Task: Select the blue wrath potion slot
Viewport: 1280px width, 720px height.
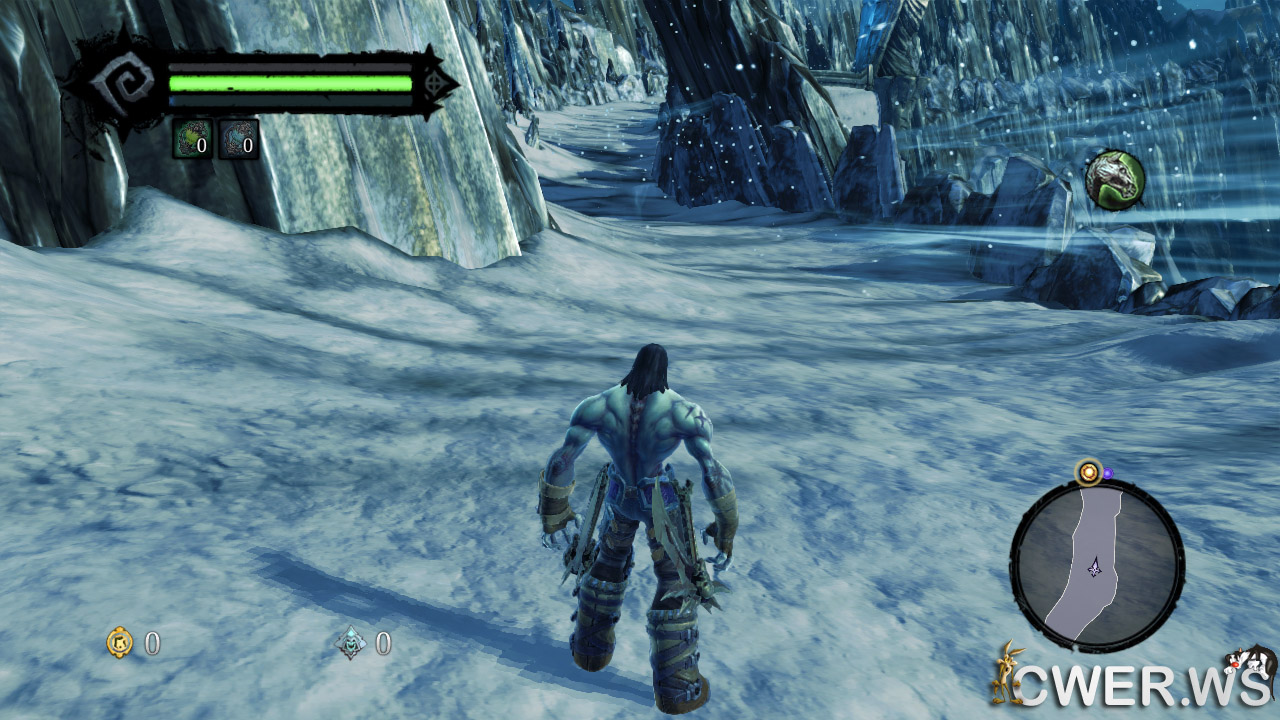Action: 238,139
